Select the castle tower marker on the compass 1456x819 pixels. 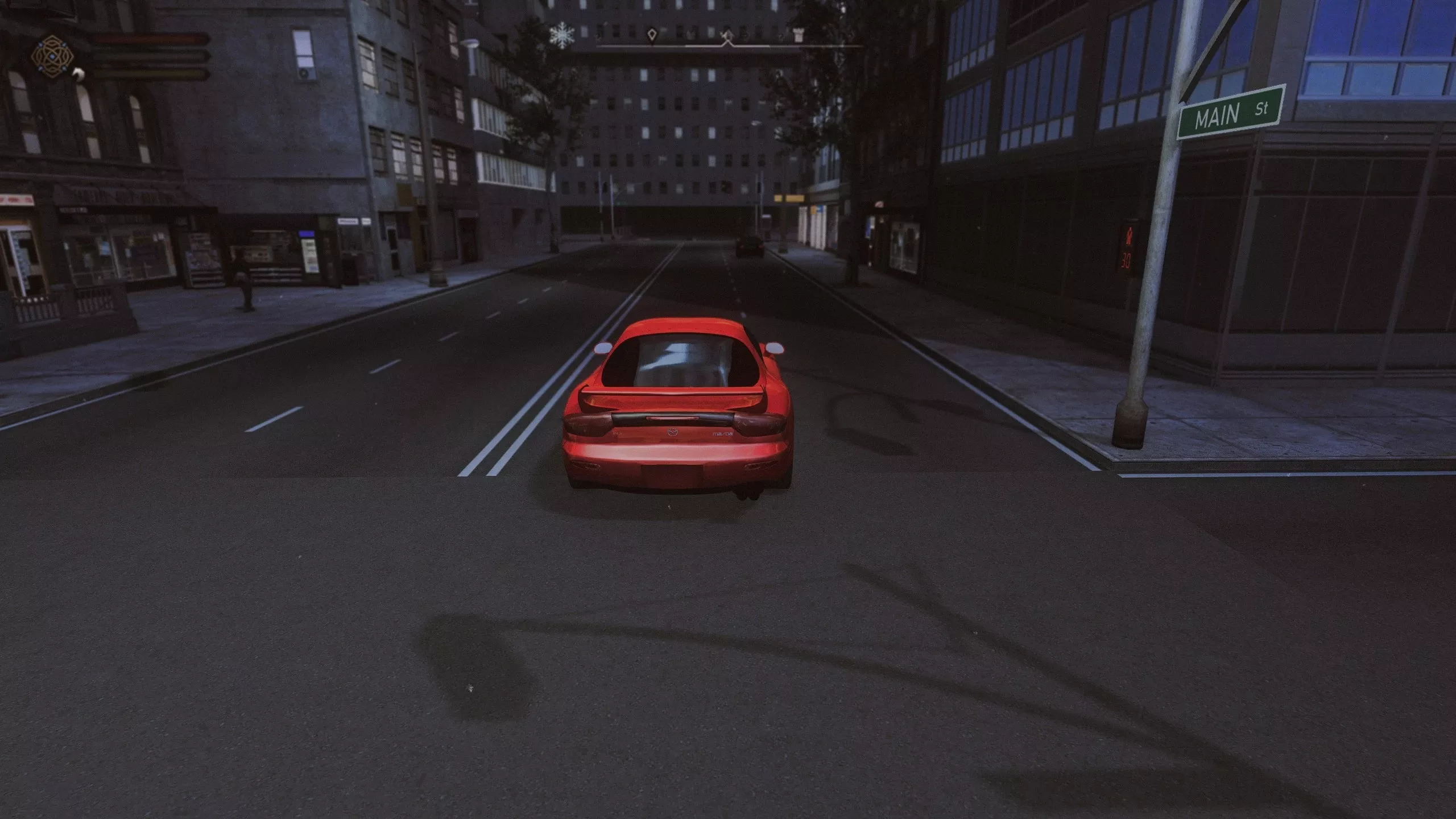coord(799,34)
